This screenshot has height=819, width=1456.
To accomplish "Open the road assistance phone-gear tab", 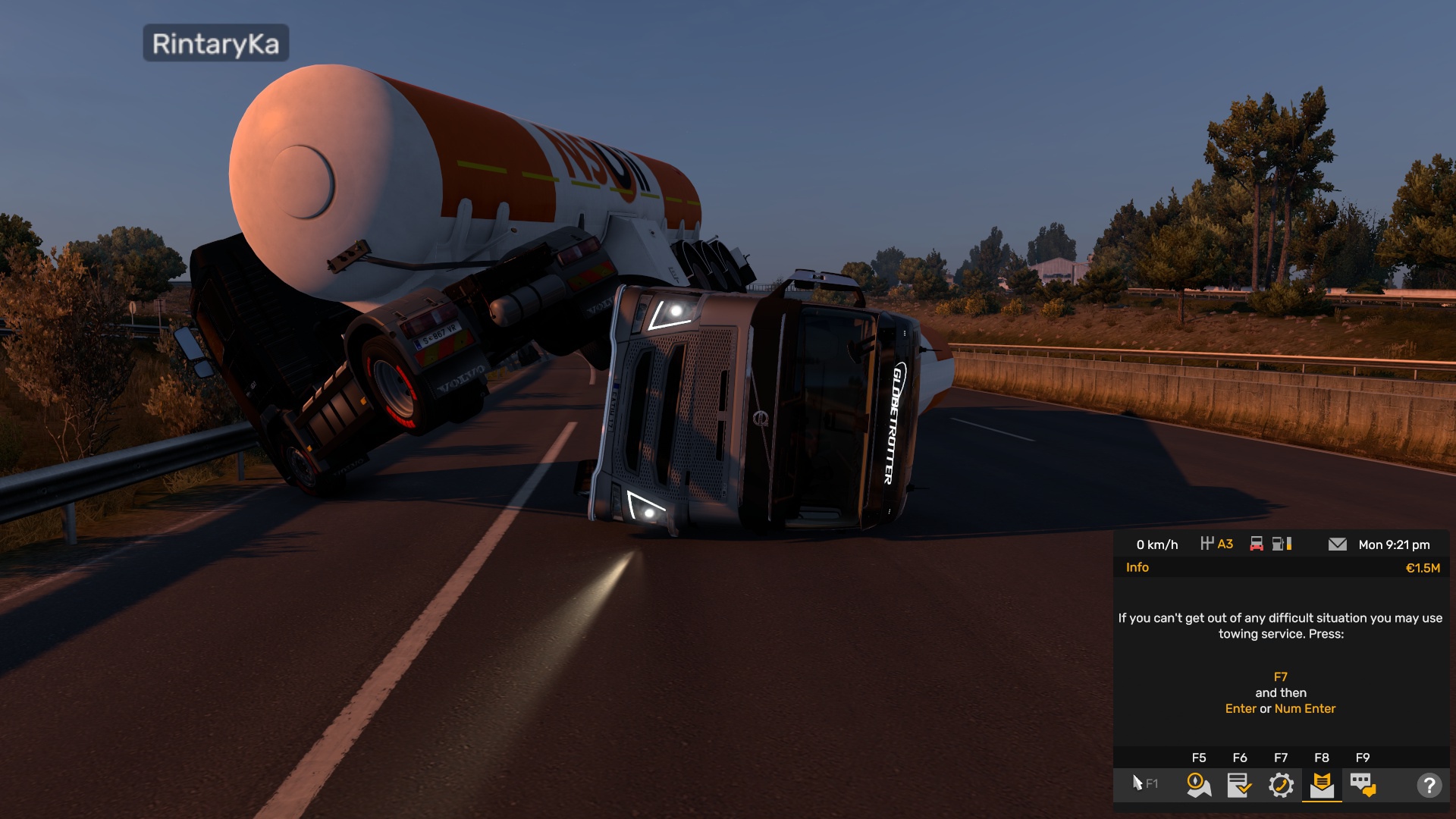I will click(x=1281, y=785).
